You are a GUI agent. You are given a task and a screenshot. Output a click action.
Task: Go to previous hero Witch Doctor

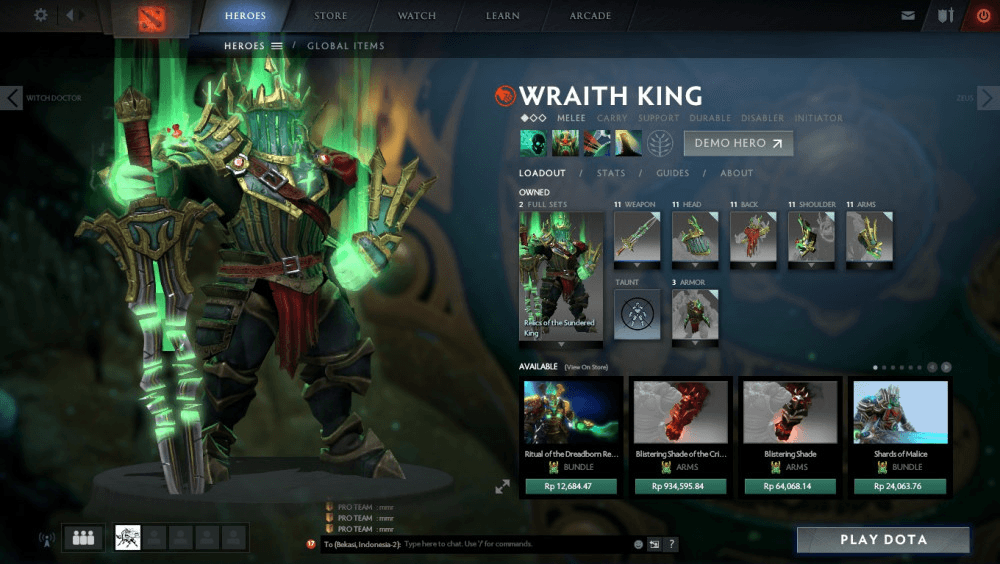[12, 97]
